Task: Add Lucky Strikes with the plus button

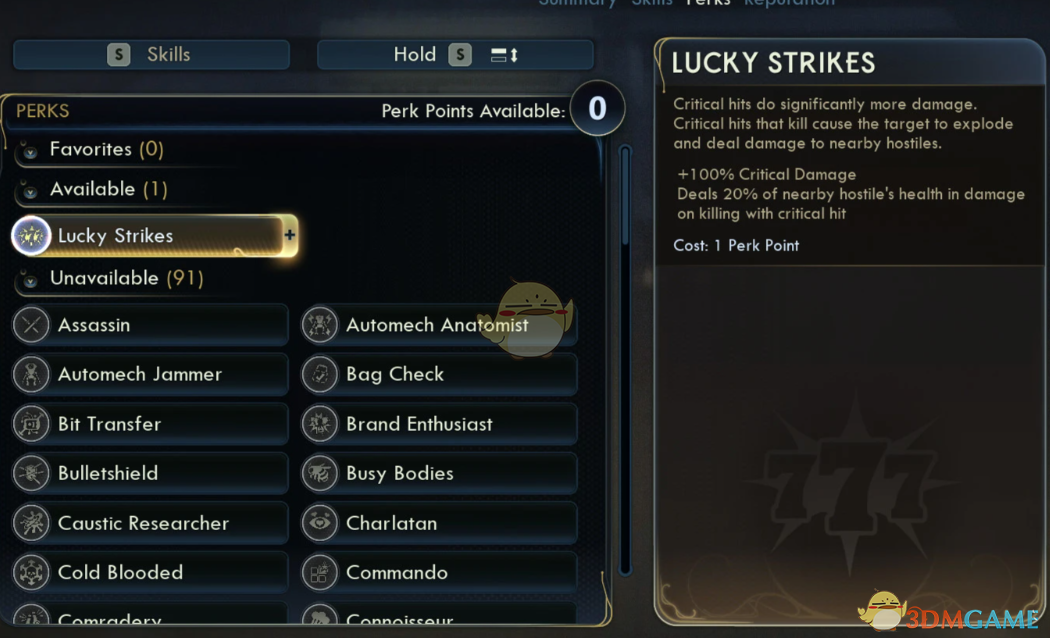Action: [x=290, y=236]
